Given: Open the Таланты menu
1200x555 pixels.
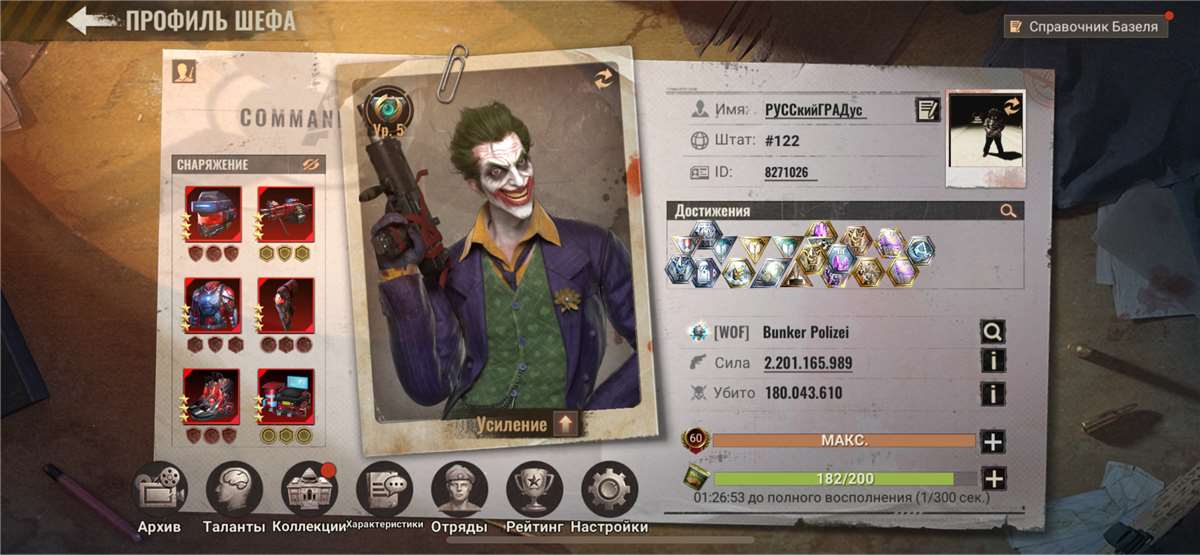Looking at the screenshot, I should [x=234, y=490].
